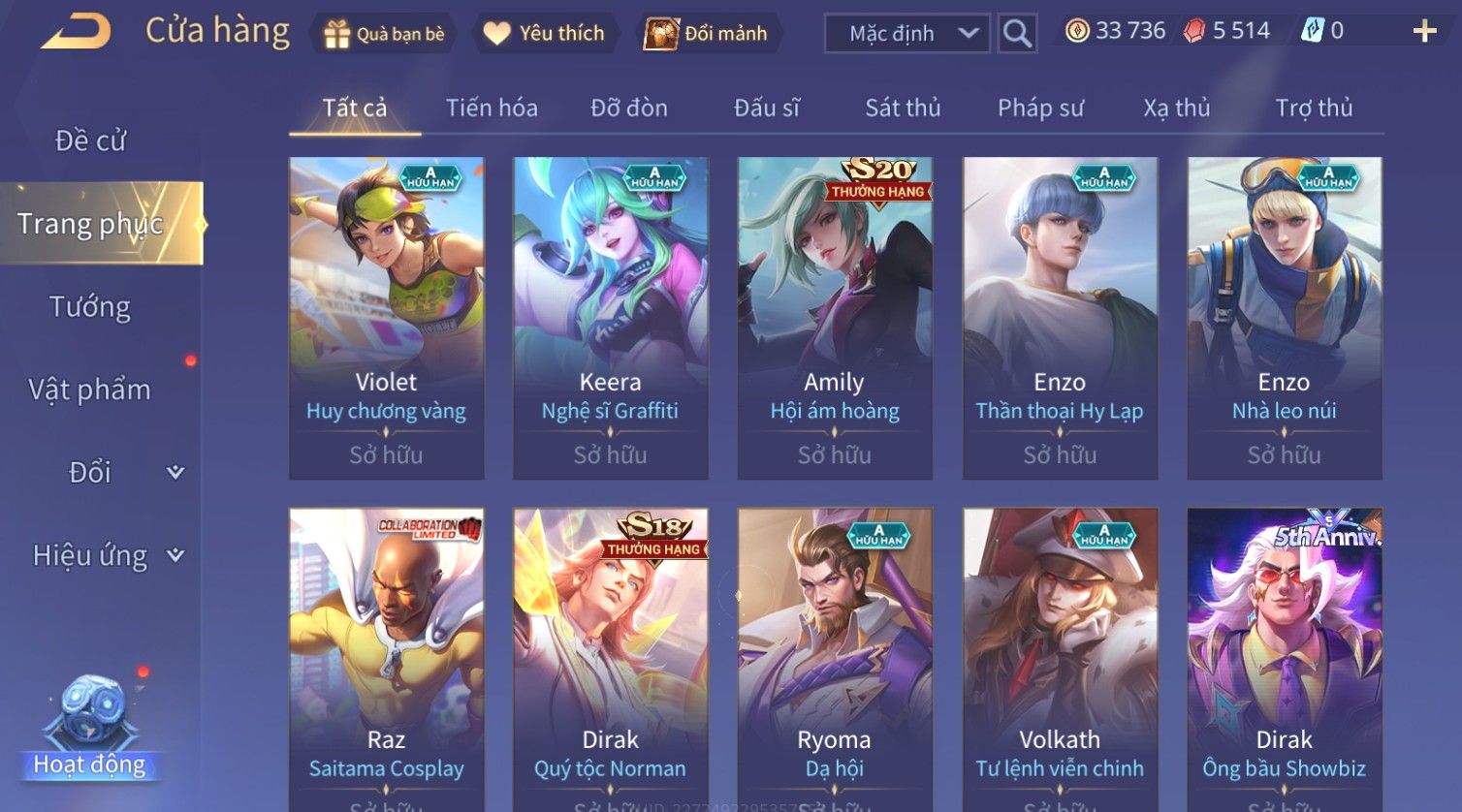Expand the Mặc định sort dropdown
Screen dimensions: 1462x812
(x=906, y=34)
